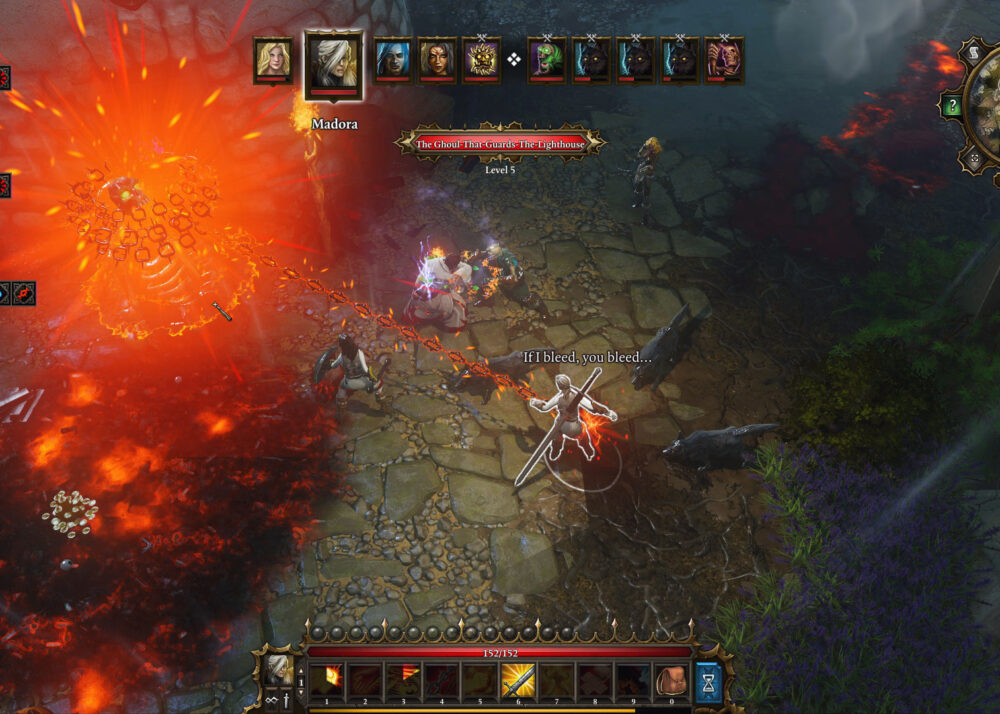Select the blonde woman portrait in turn order
This screenshot has width=1000, height=714.
[x=272, y=60]
